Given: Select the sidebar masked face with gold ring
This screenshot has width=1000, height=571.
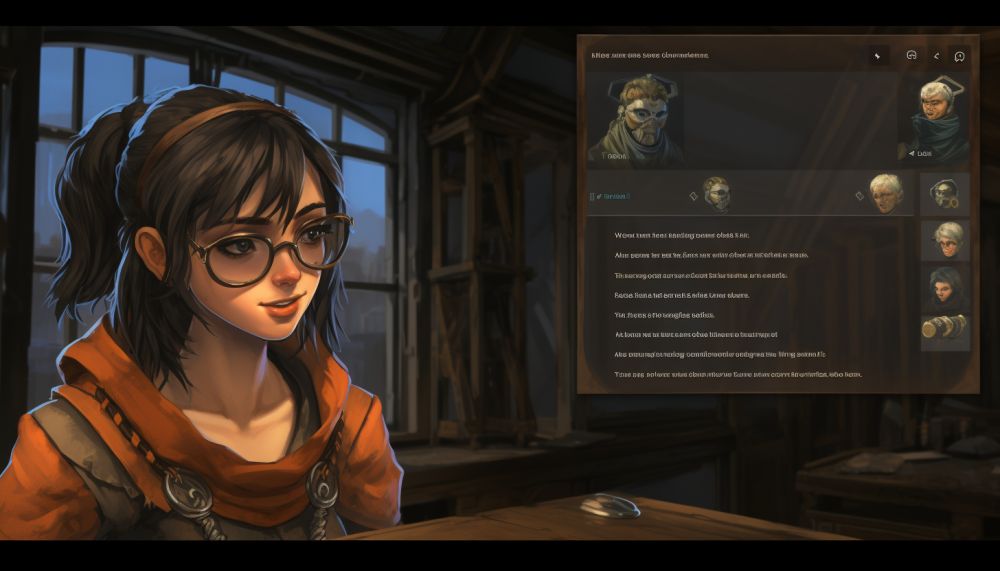Looking at the screenshot, I should tap(945, 194).
